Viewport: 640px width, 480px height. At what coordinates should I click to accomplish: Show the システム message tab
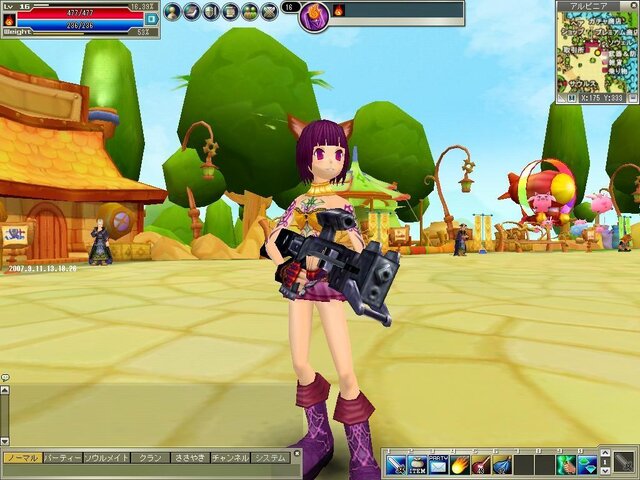click(270, 457)
